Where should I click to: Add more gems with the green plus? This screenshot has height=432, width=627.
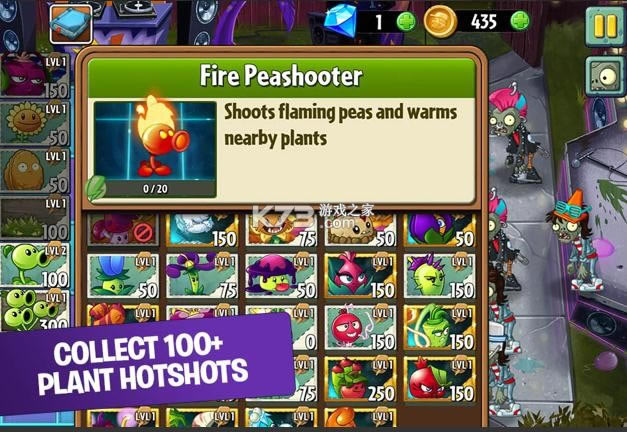coord(404,21)
